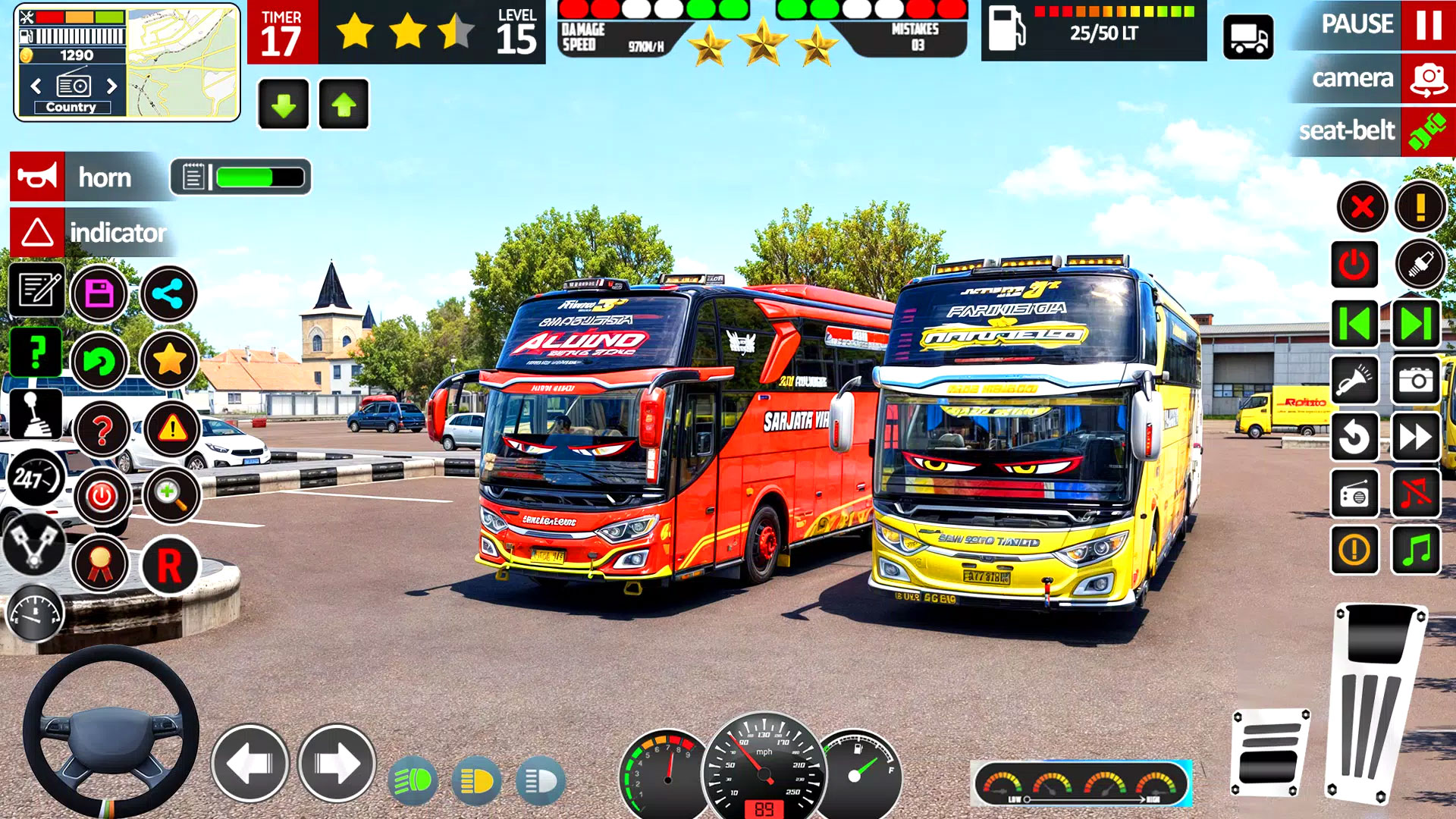Screen dimensions: 1456x819
Task: Tap the green up arrow button
Action: tap(344, 105)
